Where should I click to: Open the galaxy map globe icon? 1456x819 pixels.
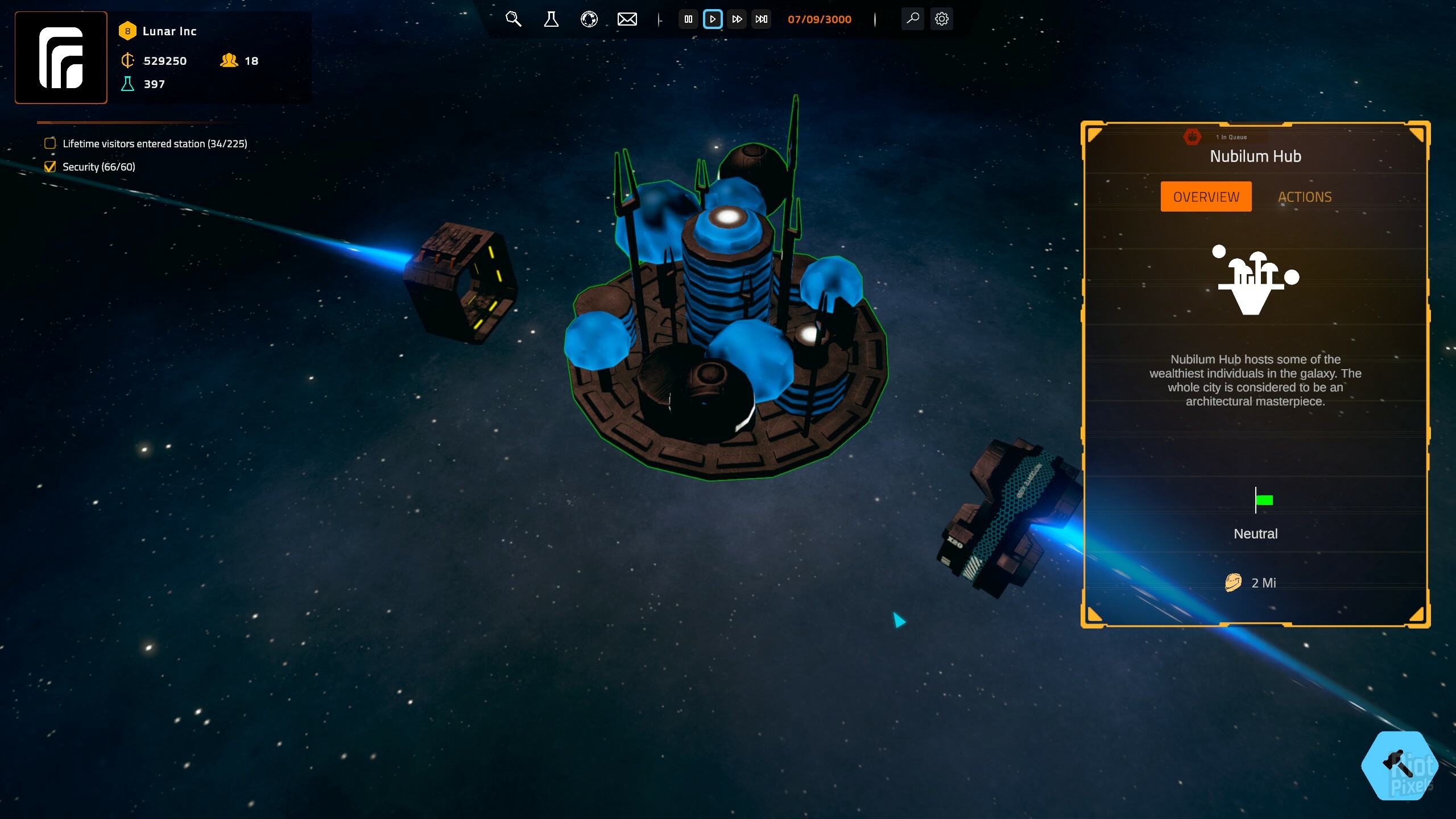(x=589, y=19)
